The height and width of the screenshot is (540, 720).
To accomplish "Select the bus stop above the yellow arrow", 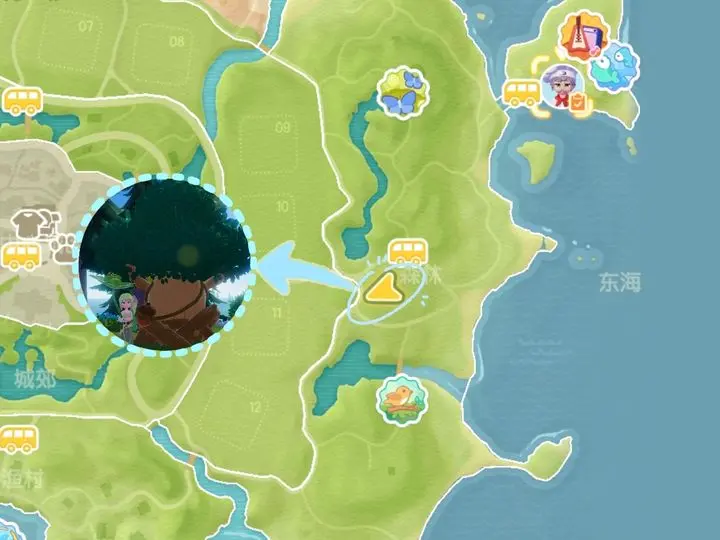I will 406,251.
